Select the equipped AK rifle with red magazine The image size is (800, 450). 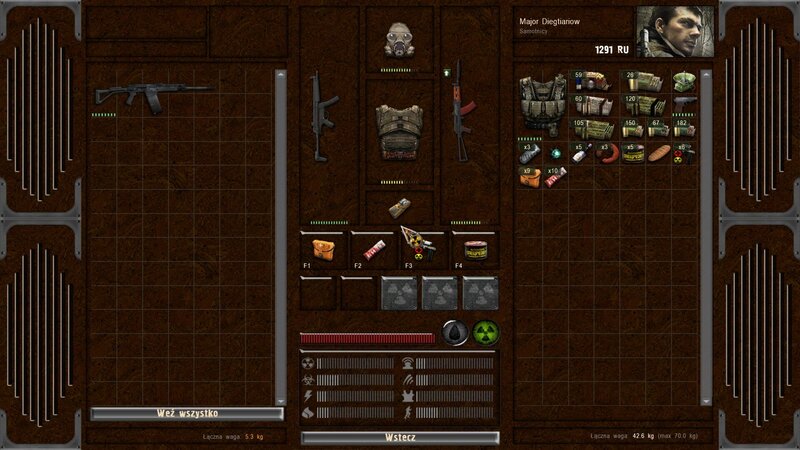459,111
